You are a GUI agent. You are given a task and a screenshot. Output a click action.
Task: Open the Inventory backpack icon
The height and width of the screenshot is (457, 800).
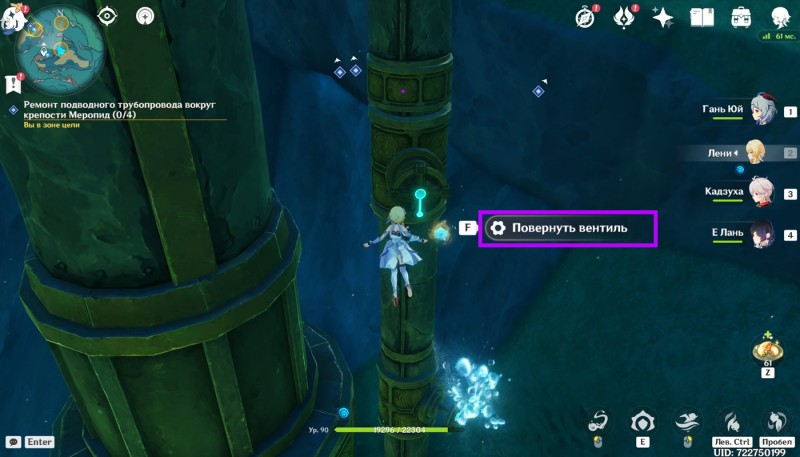(741, 16)
